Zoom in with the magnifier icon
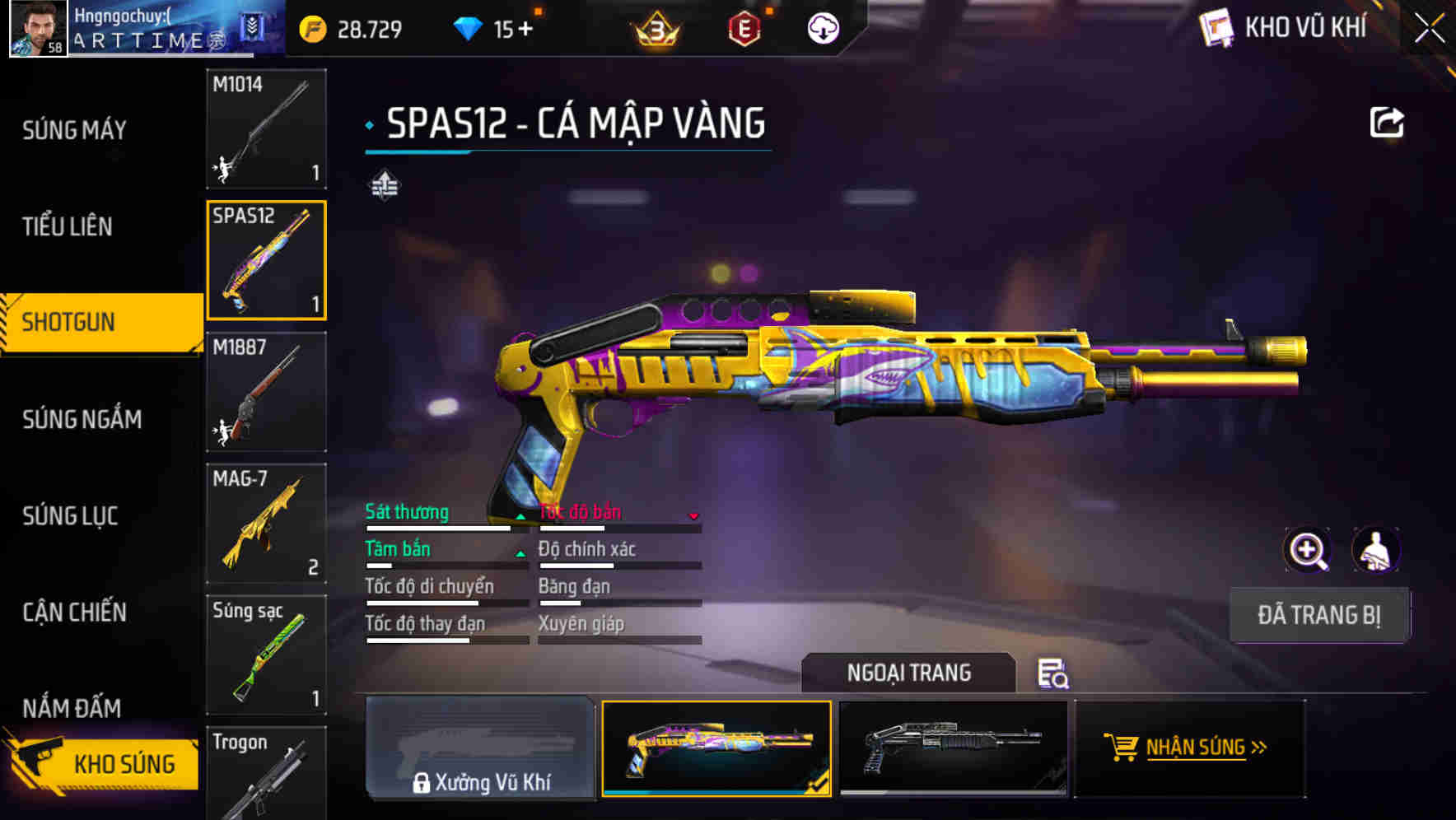The width and height of the screenshot is (1456, 820). pos(1308,550)
